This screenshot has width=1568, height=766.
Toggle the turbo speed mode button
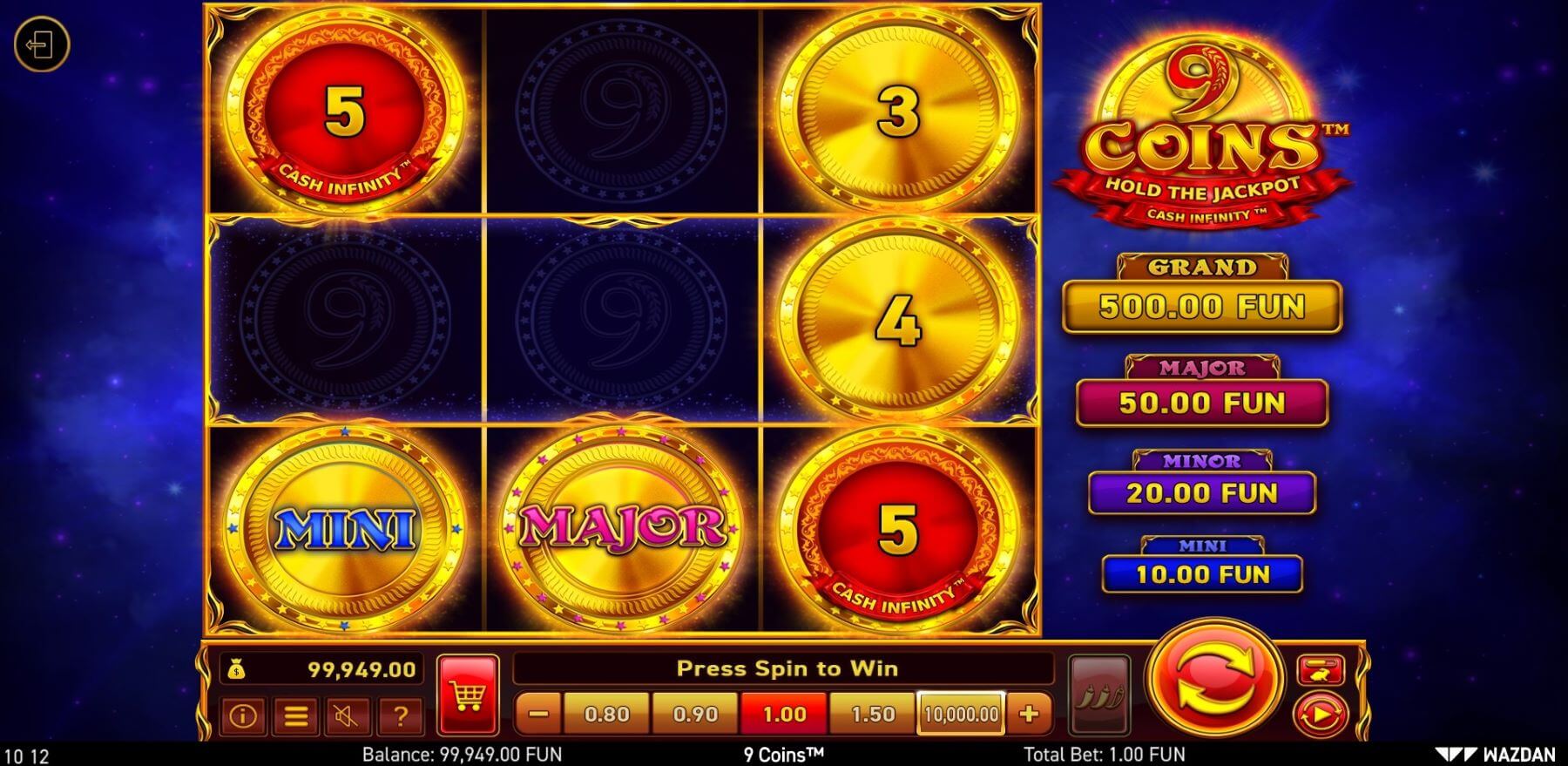[x=1321, y=670]
